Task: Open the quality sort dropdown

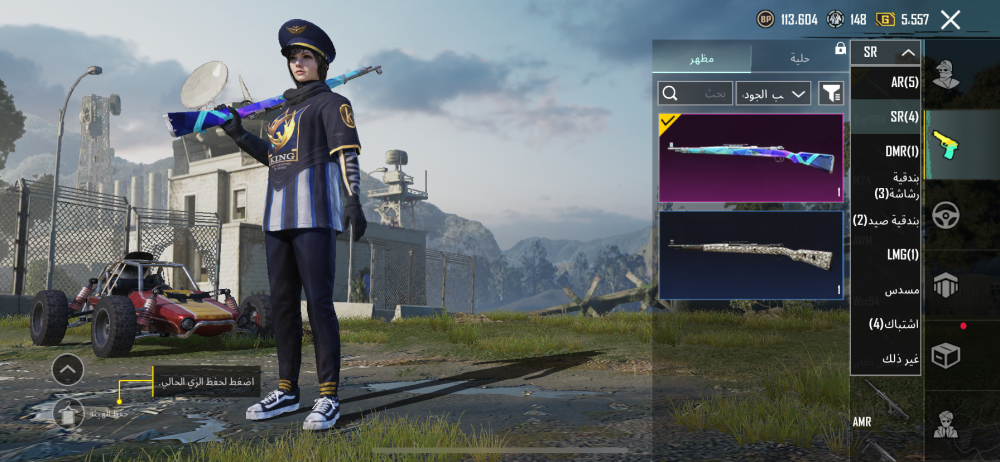Action: [773, 93]
